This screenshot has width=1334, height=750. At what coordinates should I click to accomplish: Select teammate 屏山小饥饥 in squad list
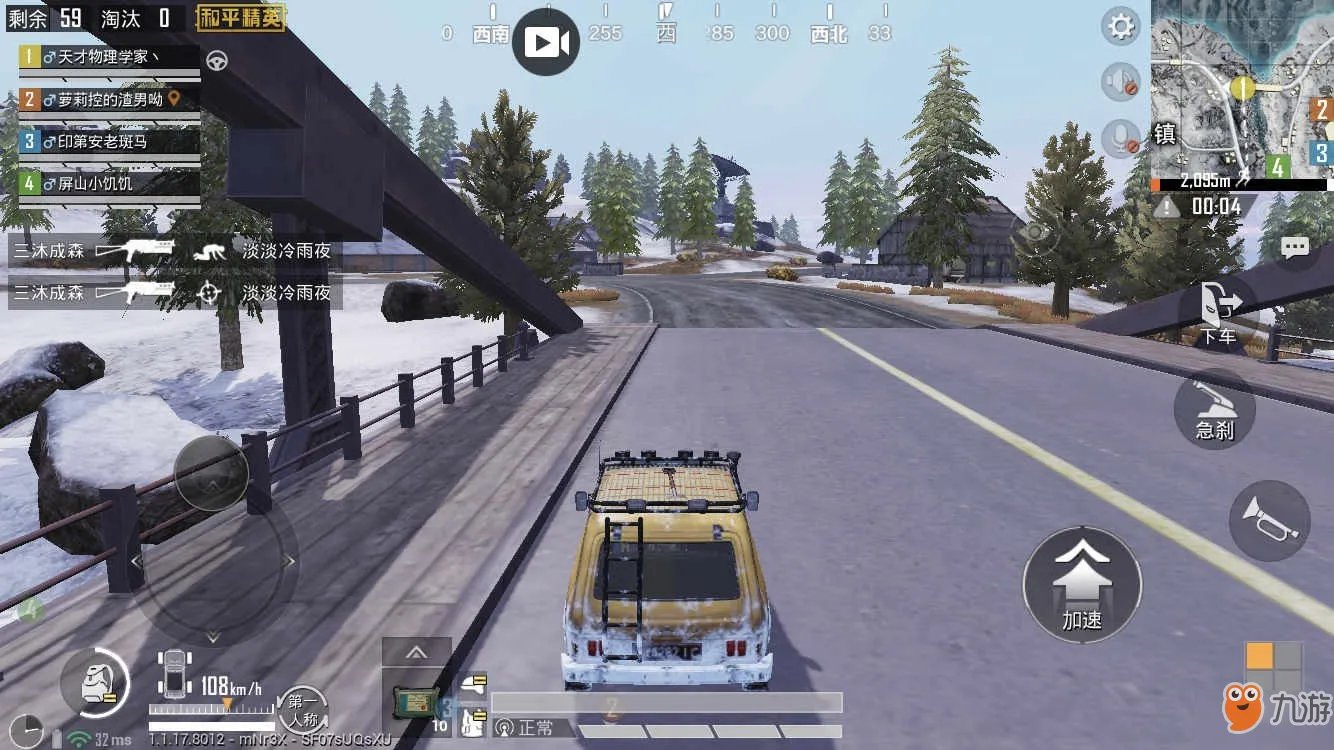109,183
